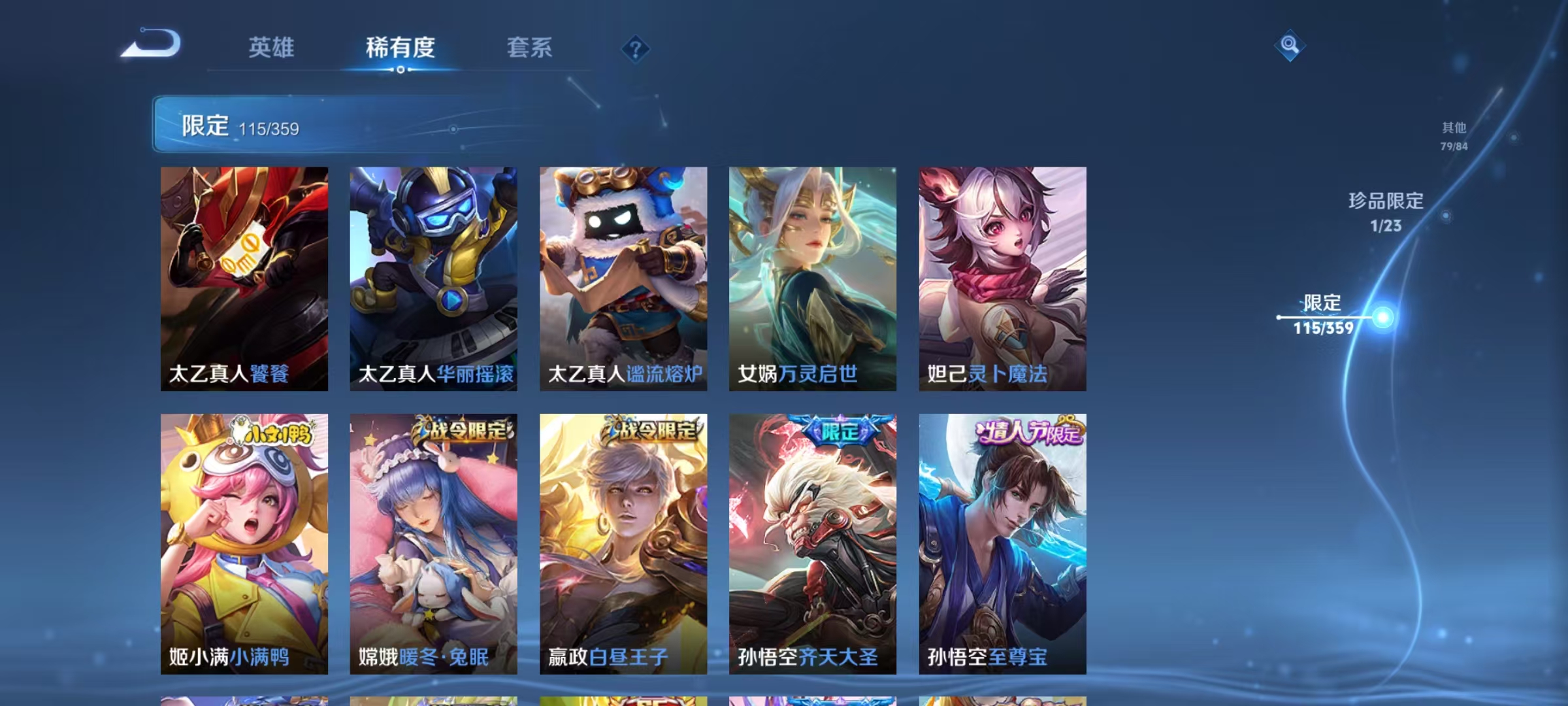Click the question mark help icon
This screenshot has height=706, width=1568.
[637, 49]
